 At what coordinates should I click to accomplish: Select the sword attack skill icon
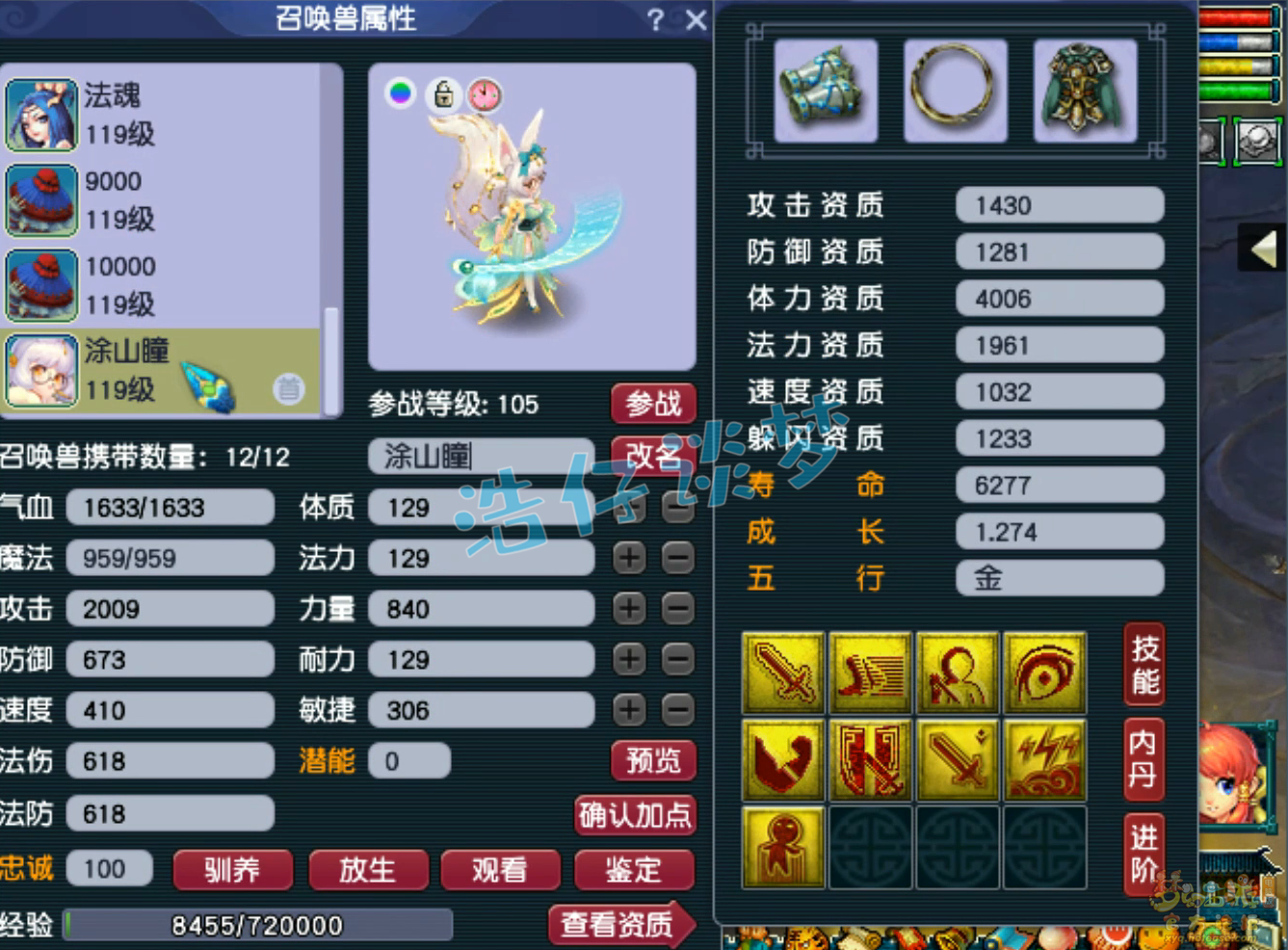(783, 672)
